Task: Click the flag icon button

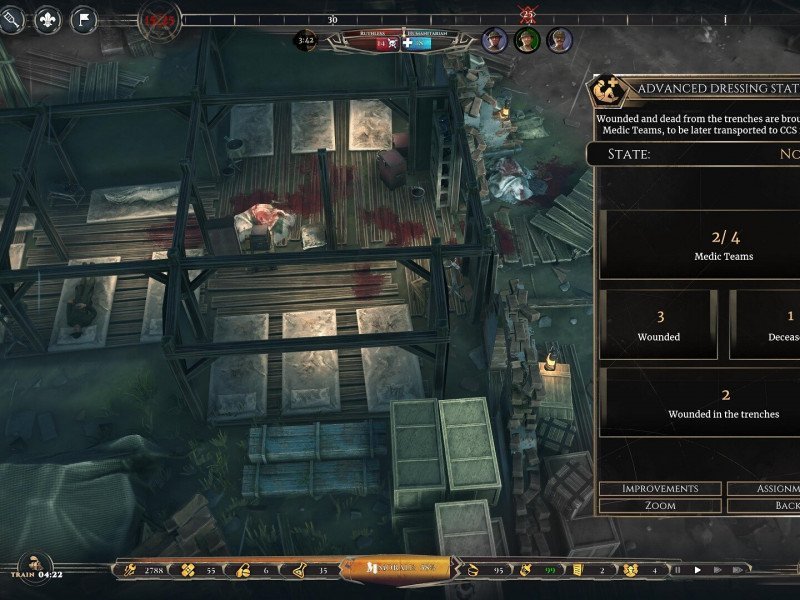Action: click(x=84, y=20)
